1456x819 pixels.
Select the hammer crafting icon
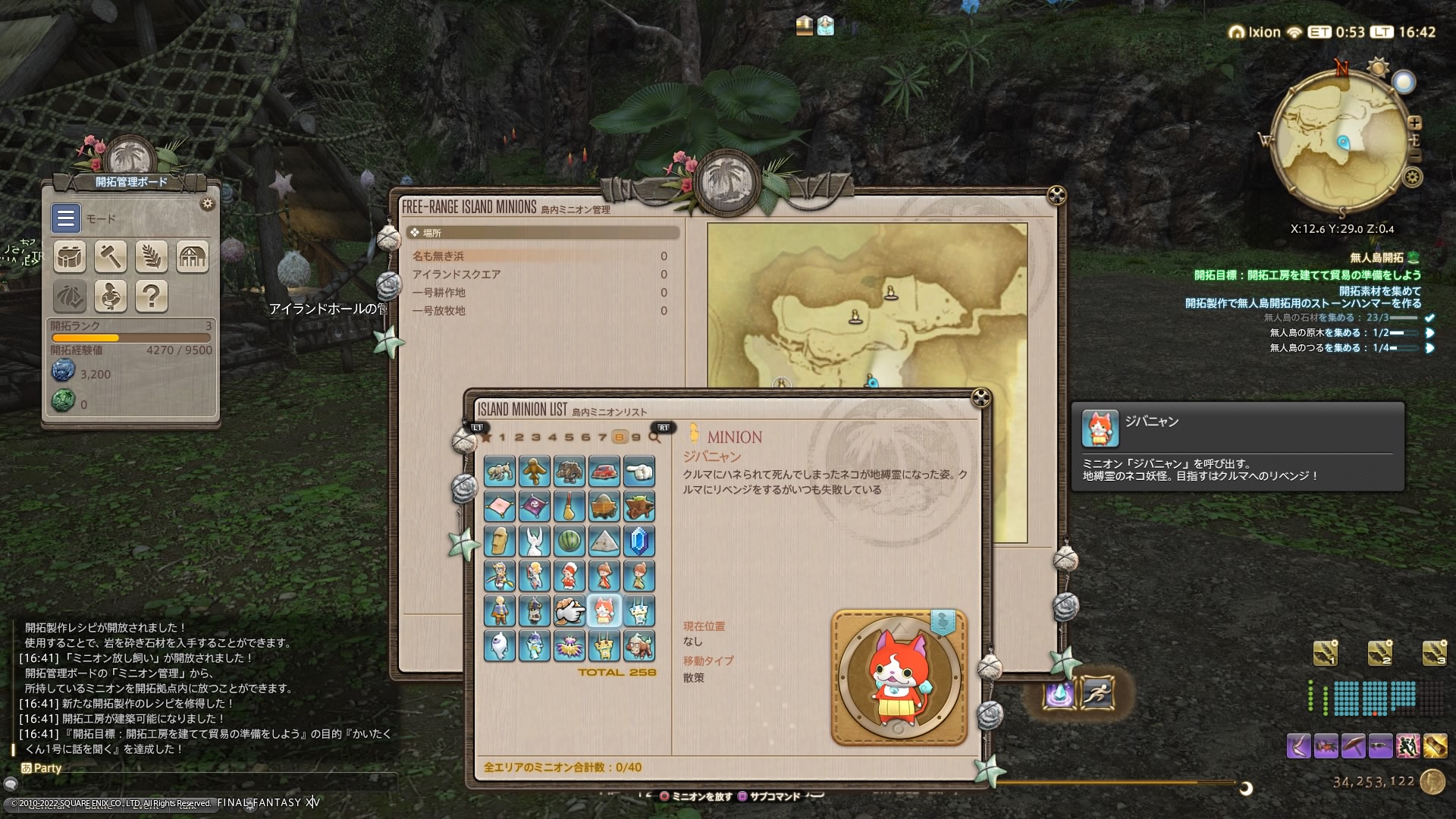tap(110, 256)
